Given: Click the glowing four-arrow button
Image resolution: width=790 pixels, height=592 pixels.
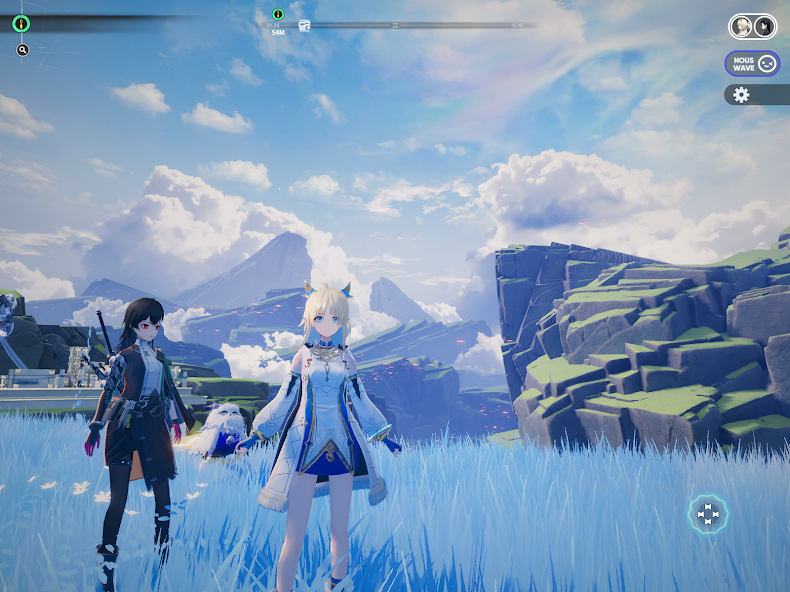Looking at the screenshot, I should [708, 514].
